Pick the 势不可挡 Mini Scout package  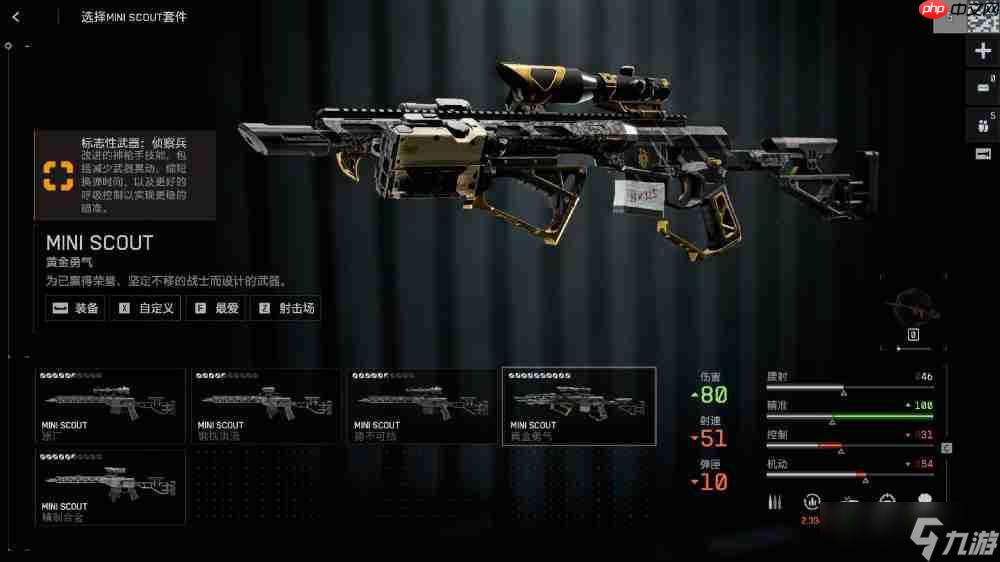(x=423, y=406)
